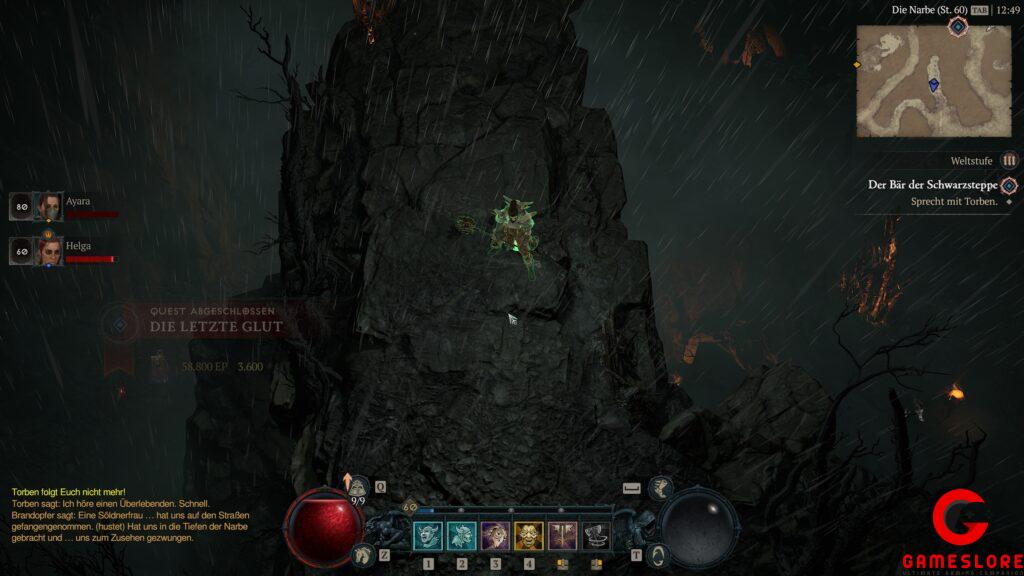
Task: Summon the mount with the horse icon
Action: pos(364,553)
